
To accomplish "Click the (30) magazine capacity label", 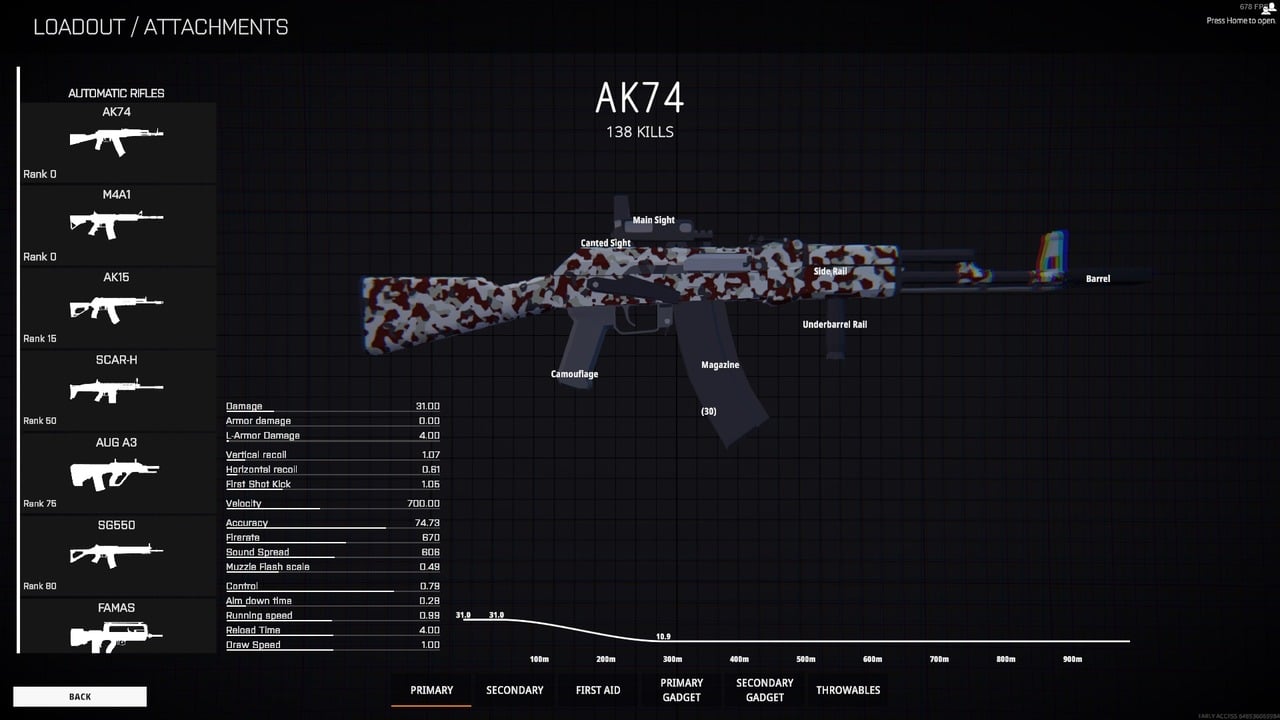I will coord(708,411).
